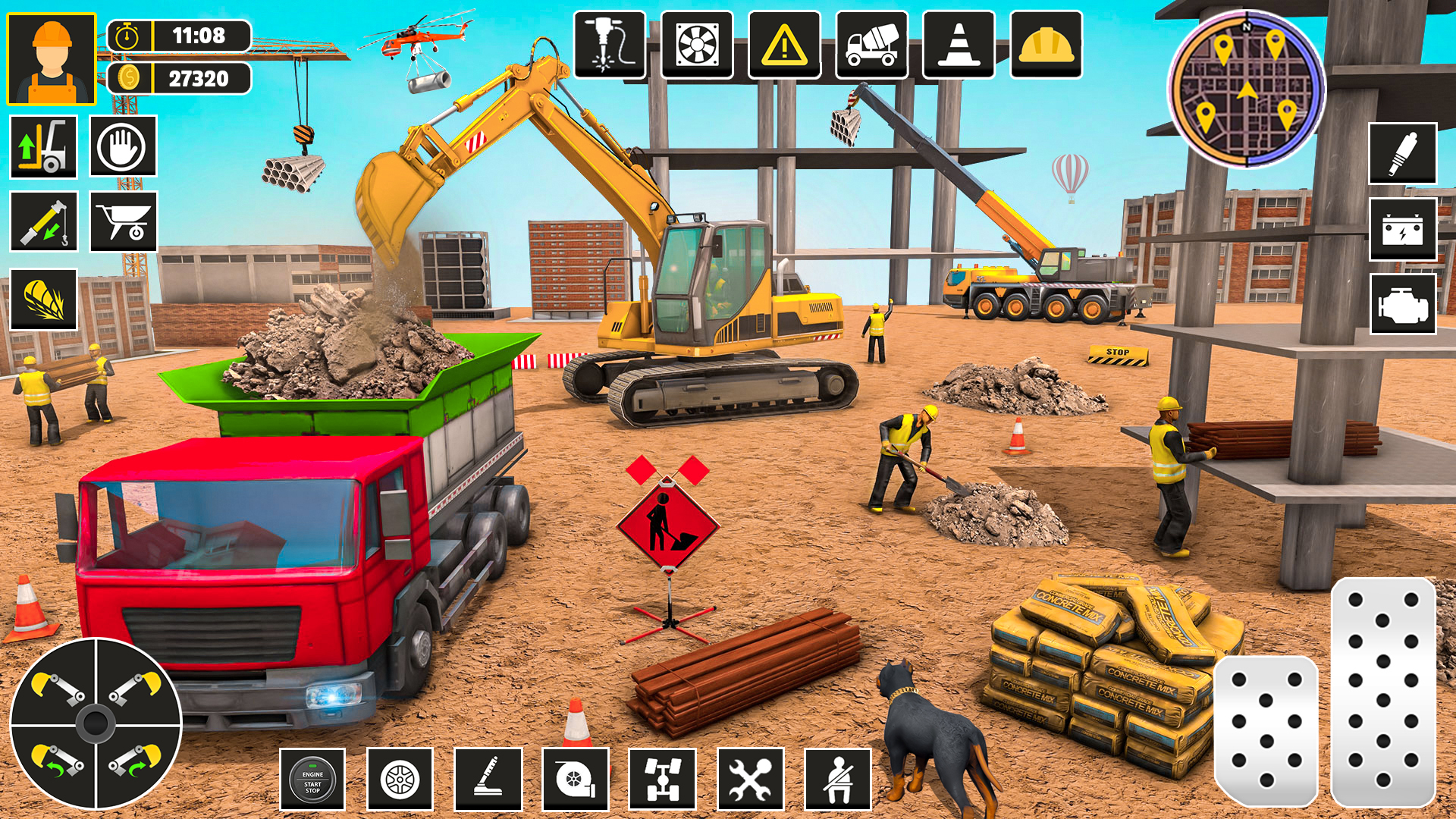Open the crossed wrench repair icon

(750, 780)
